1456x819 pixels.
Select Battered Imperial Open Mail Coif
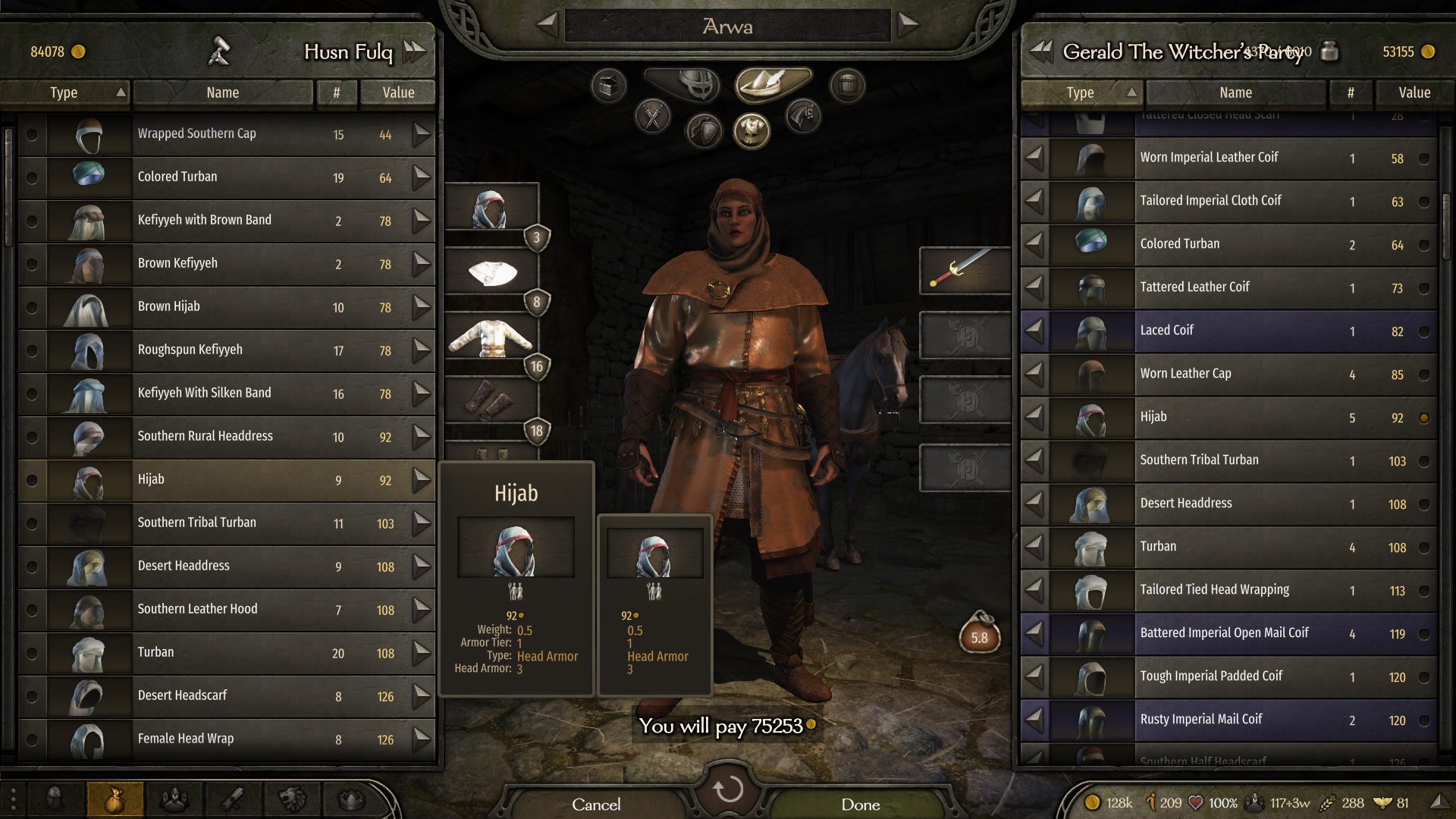(1228, 633)
